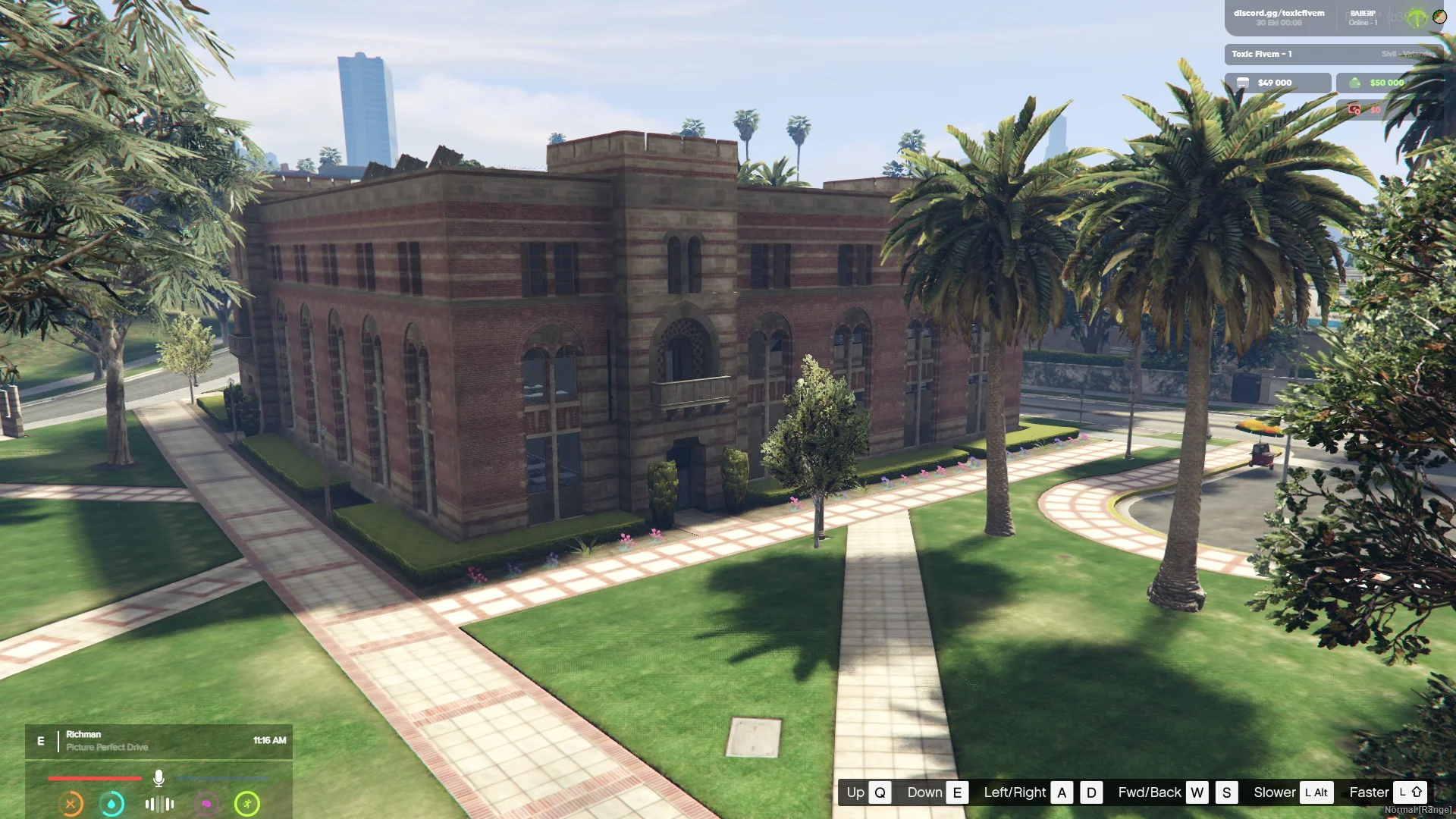Screen dimensions: 1456x819
Task: Click the voice range waveform icon
Action: (x=159, y=804)
